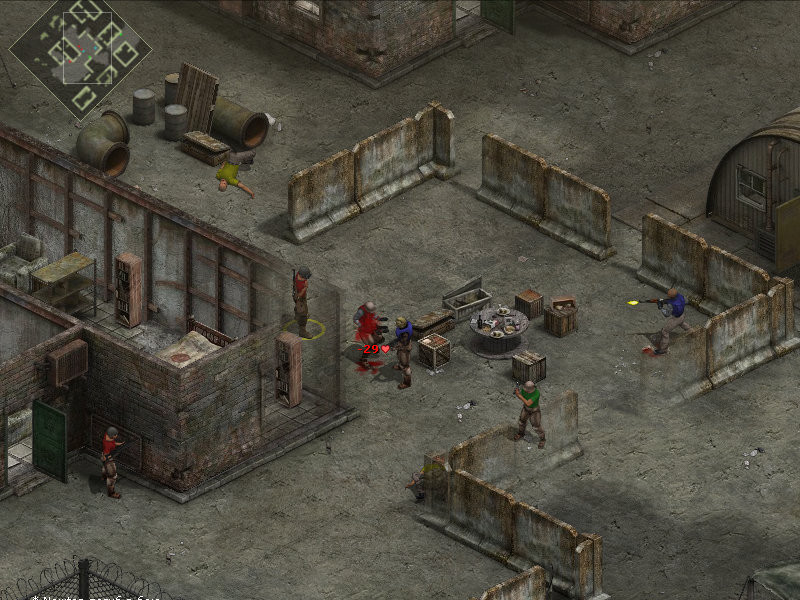Select the soldier with the yellow selection ring
800x600 pixels.
point(301,300)
